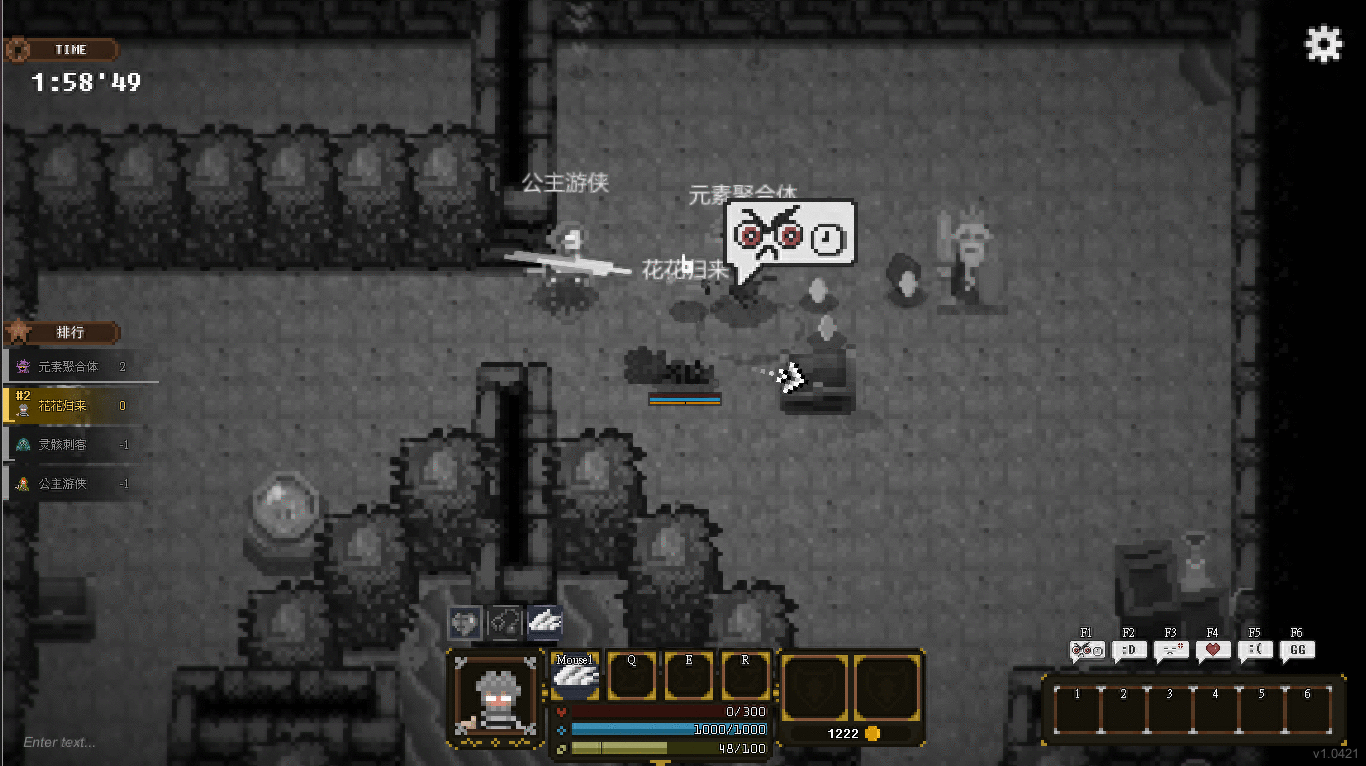
Task: Click the gold coin icon
Action: coord(872,733)
